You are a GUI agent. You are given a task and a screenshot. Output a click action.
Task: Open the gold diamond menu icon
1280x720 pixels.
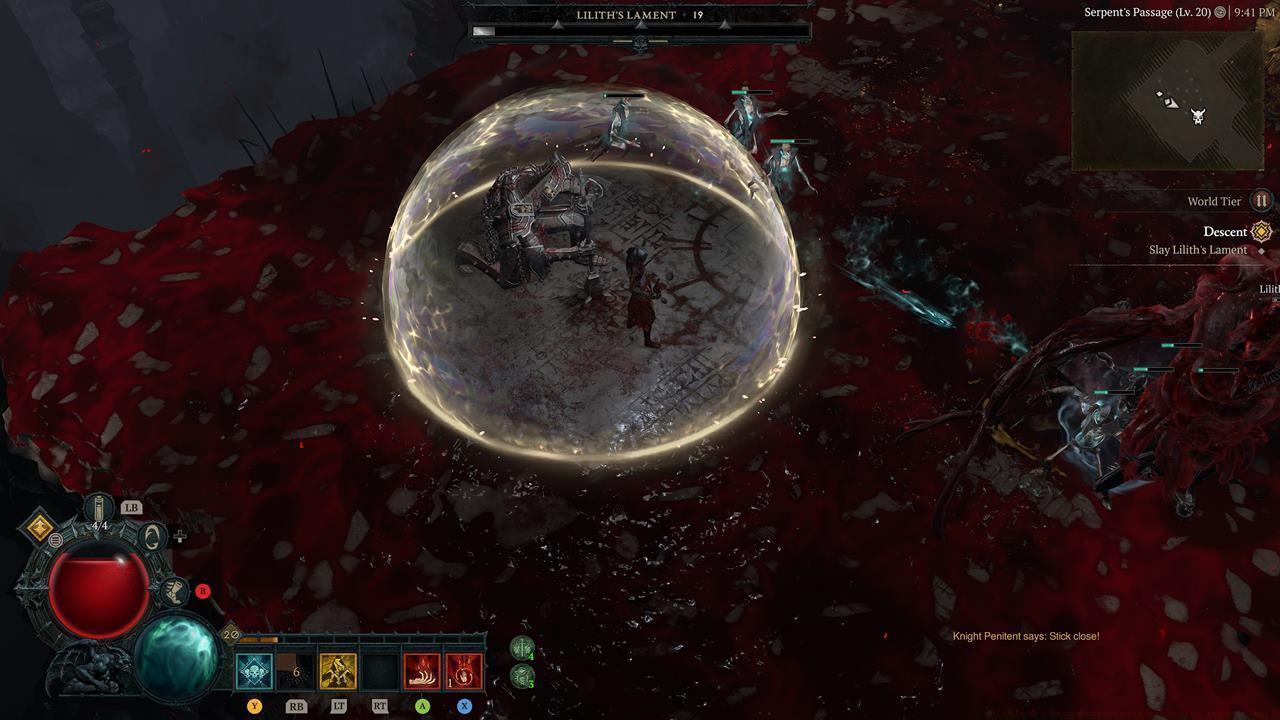tap(41, 528)
